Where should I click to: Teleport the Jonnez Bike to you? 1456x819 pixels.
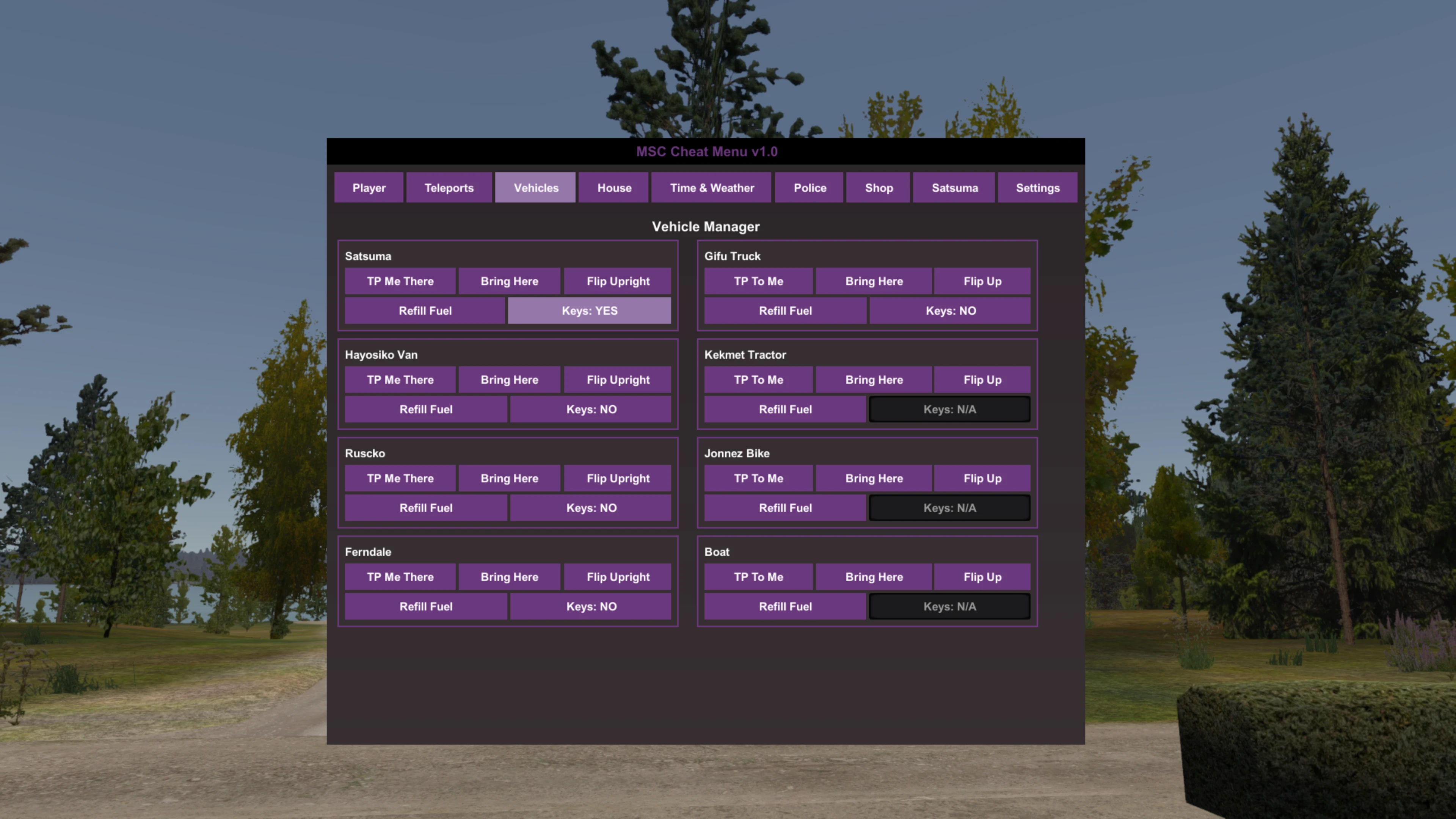click(x=758, y=478)
